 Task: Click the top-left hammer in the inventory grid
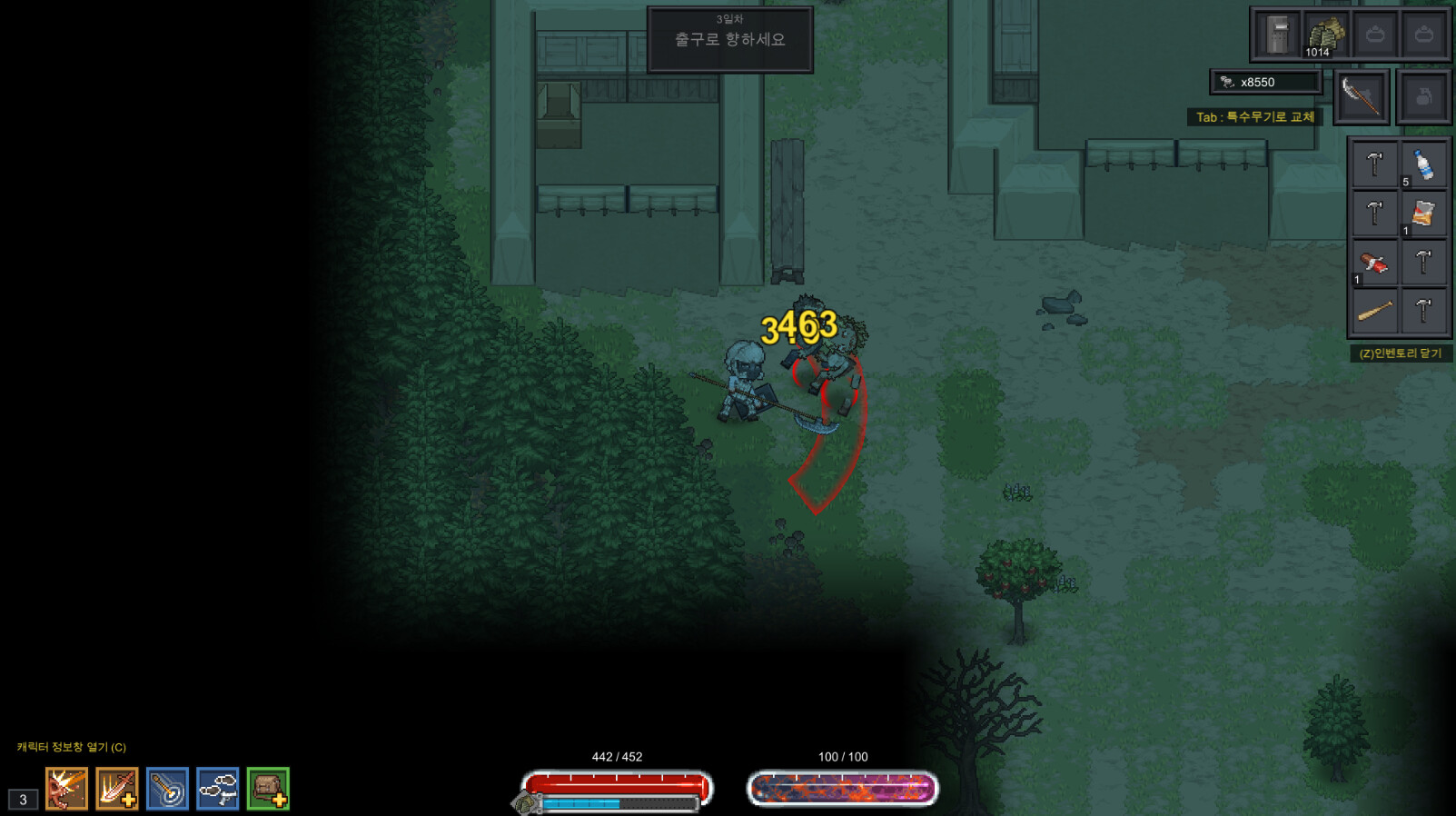click(x=1373, y=164)
